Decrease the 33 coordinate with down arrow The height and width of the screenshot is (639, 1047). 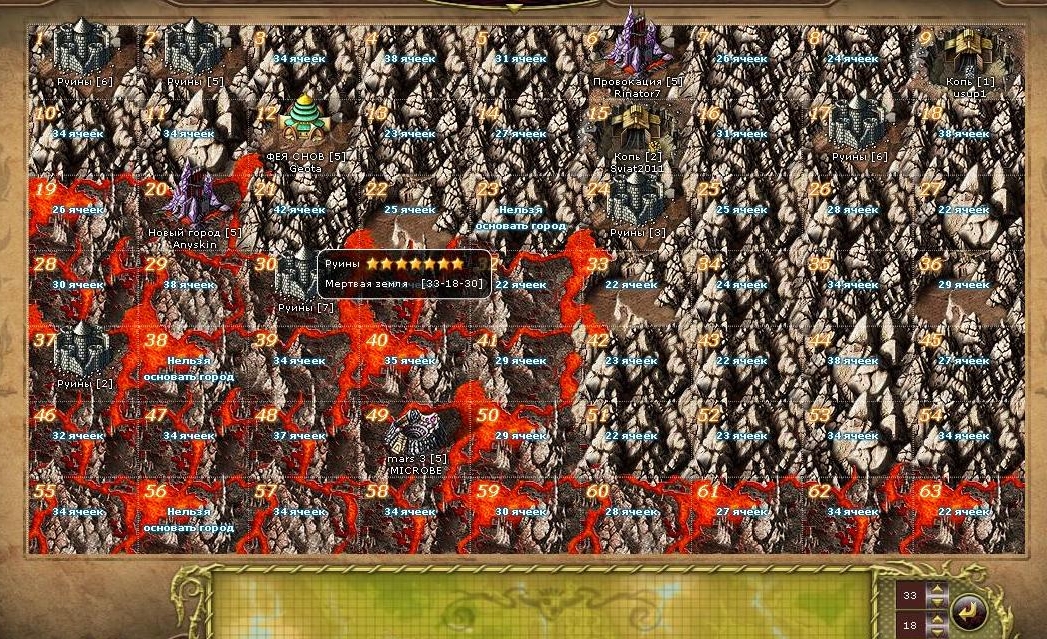click(937, 601)
